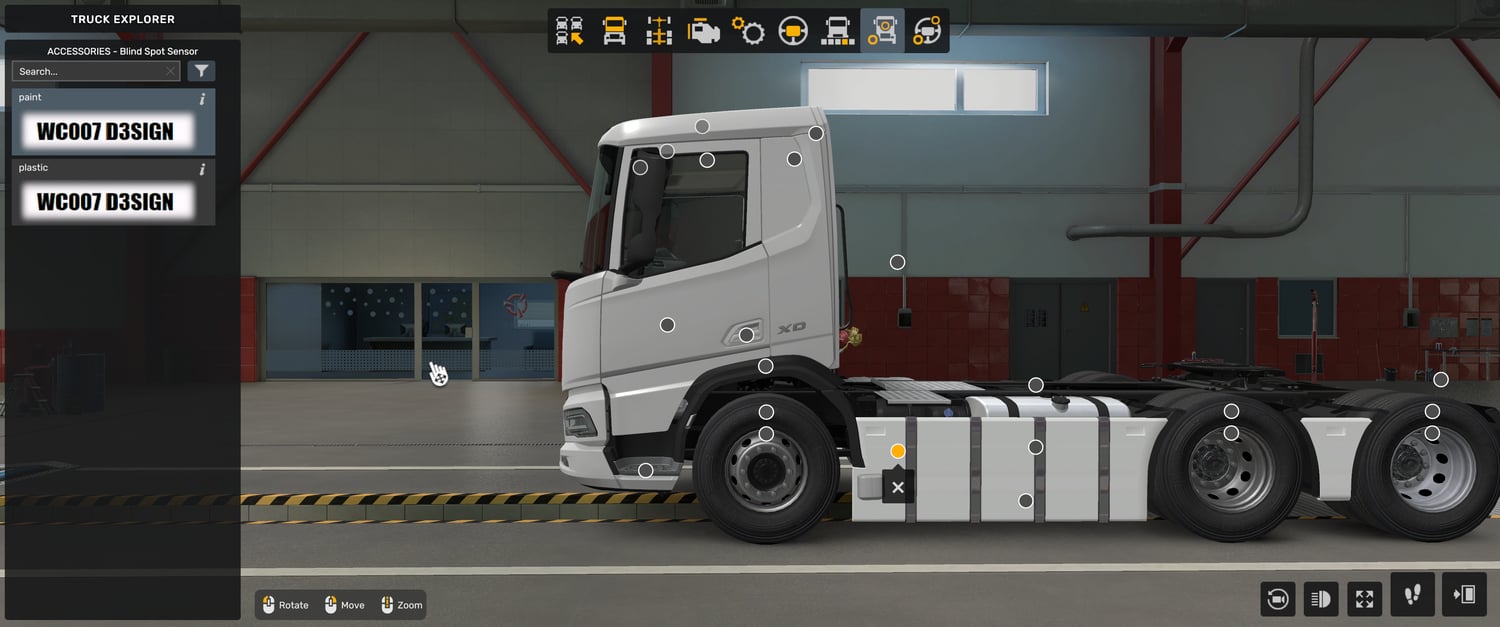Open the engine category
Screen dimensions: 1500x627
tap(703, 31)
